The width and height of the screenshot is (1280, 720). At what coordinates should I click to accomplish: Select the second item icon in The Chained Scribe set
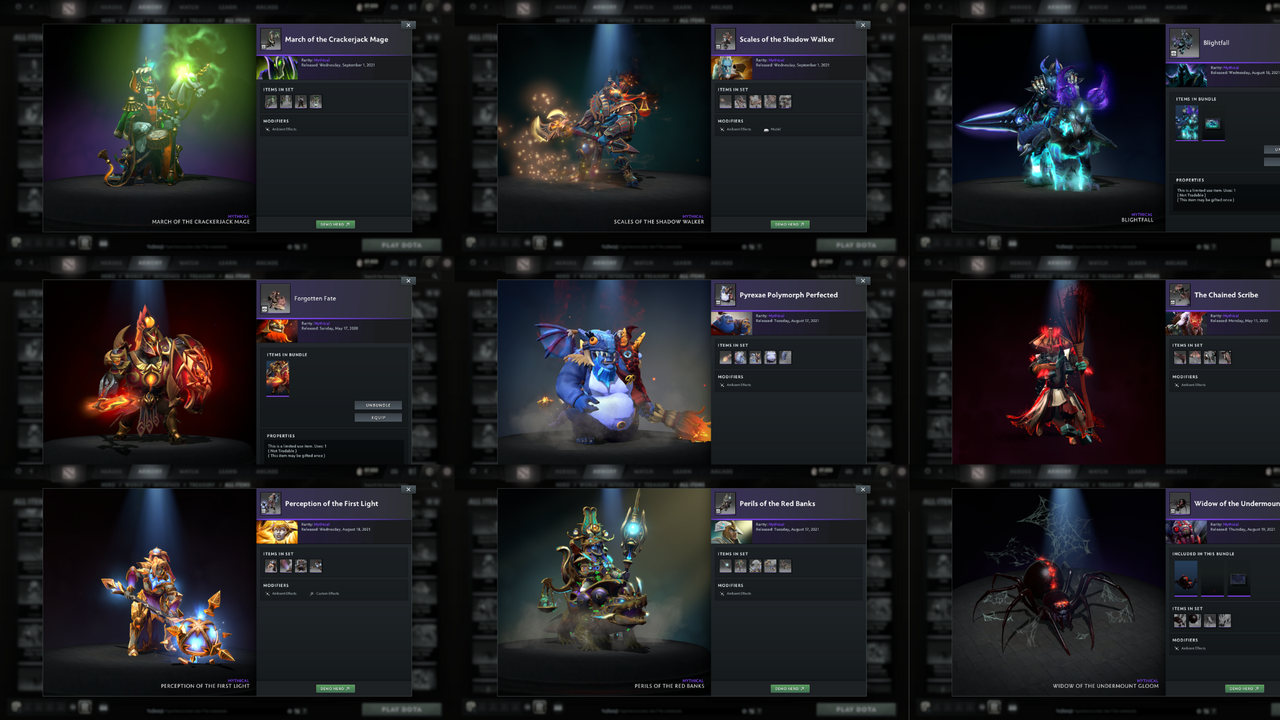coord(1195,357)
